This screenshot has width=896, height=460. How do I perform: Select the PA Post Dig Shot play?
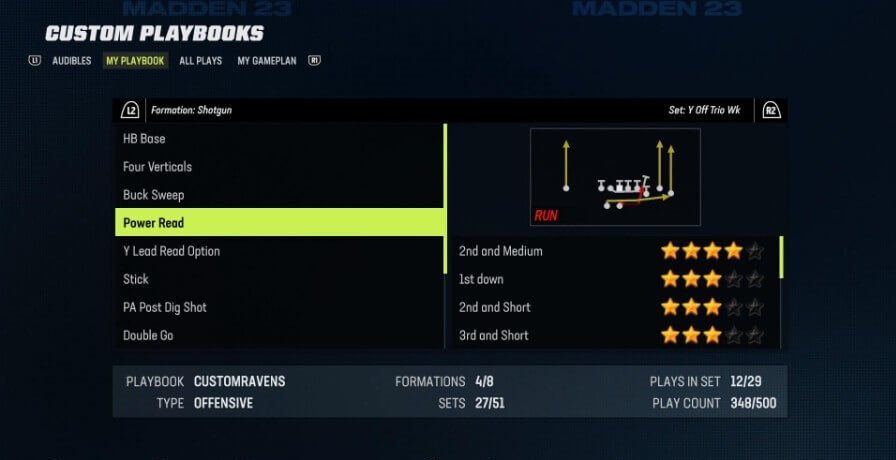pyautogui.click(x=279, y=307)
